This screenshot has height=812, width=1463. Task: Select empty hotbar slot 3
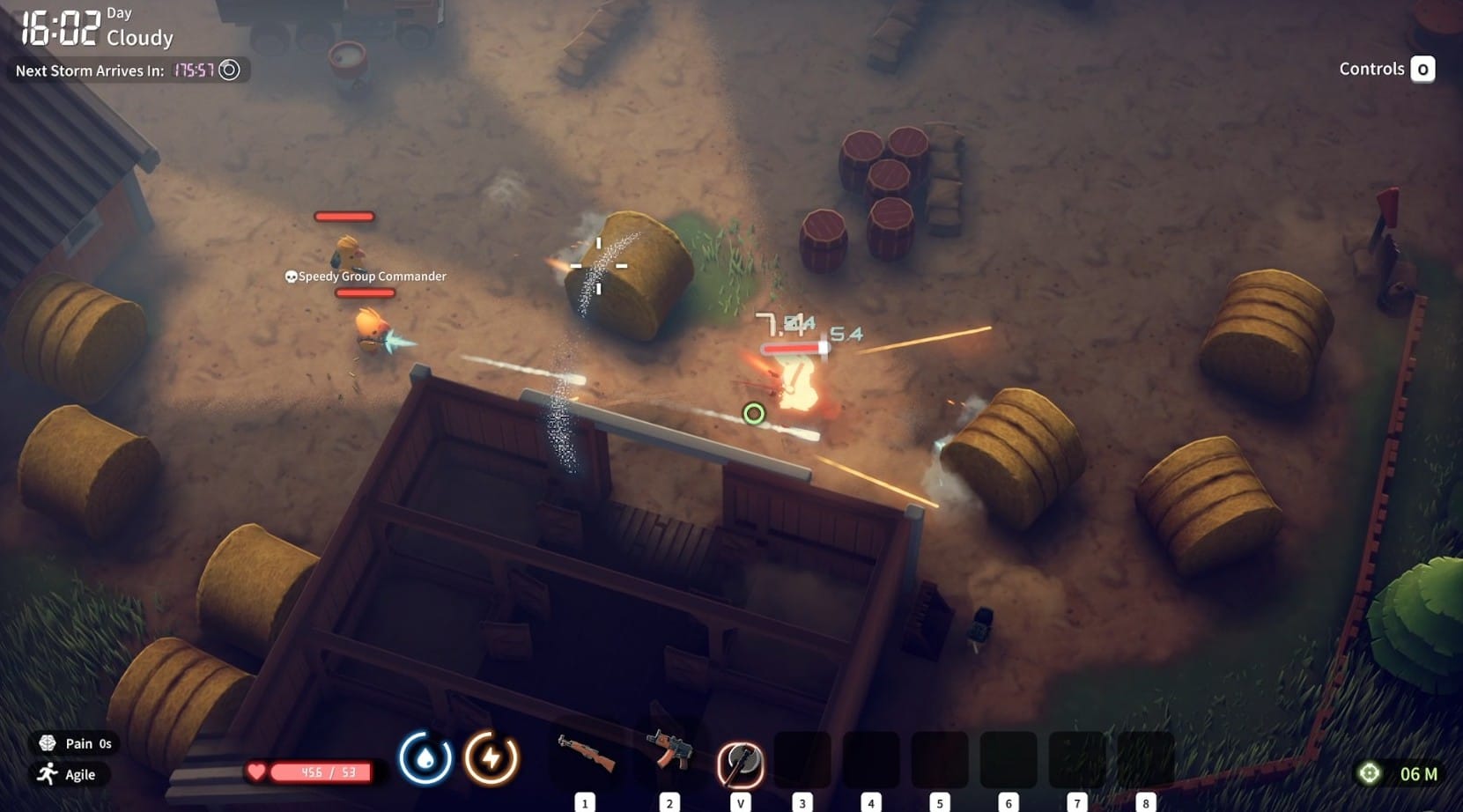[802, 758]
